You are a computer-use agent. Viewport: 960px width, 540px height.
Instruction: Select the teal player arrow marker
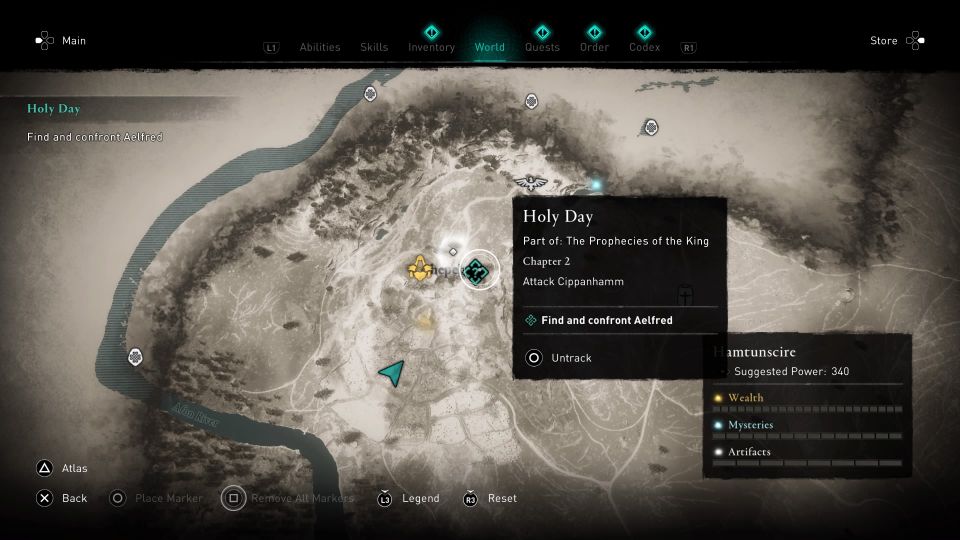[392, 373]
